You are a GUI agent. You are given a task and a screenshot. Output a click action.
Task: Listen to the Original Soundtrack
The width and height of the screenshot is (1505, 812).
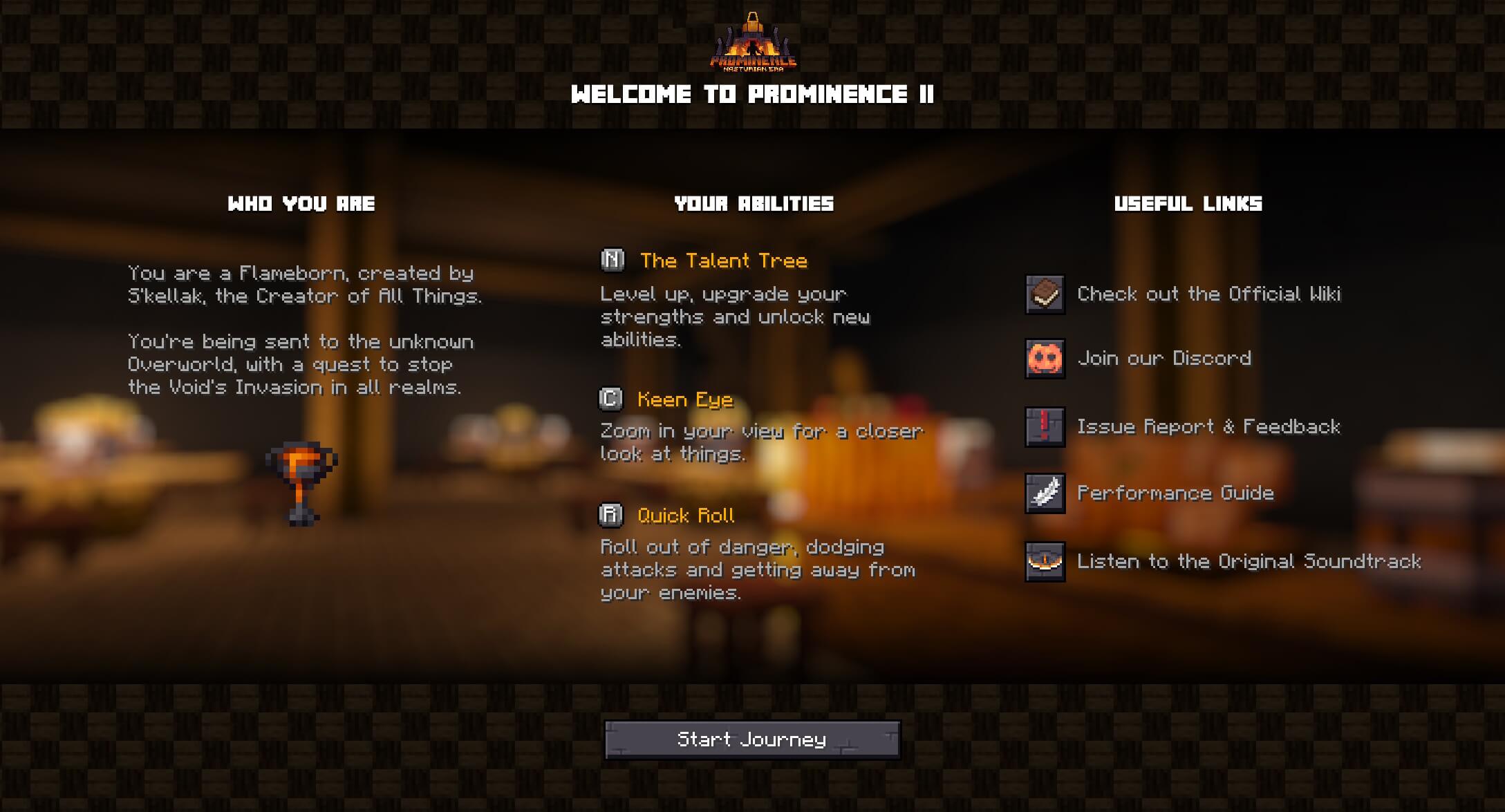click(1249, 562)
